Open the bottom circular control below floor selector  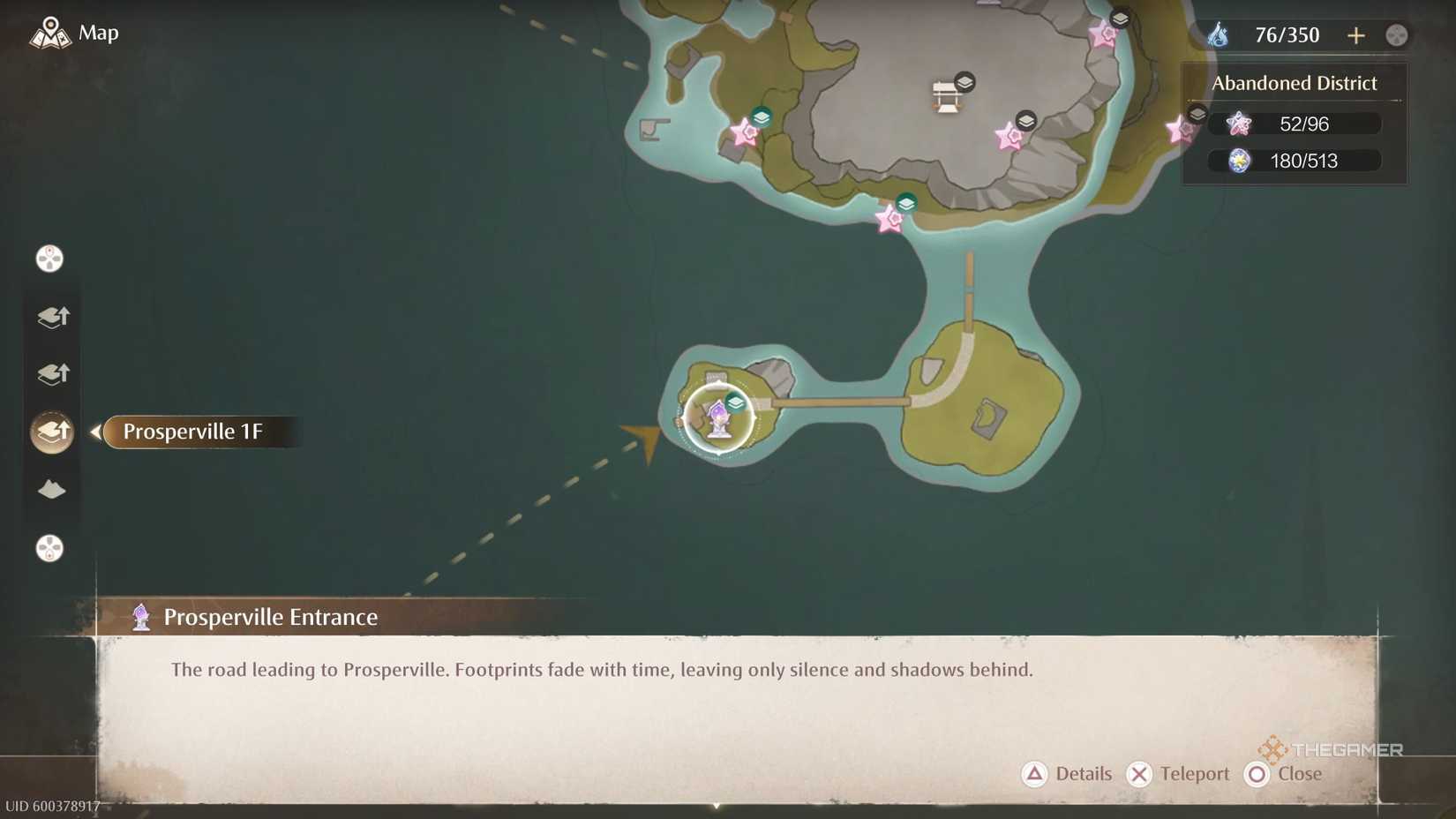pyautogui.click(x=50, y=549)
